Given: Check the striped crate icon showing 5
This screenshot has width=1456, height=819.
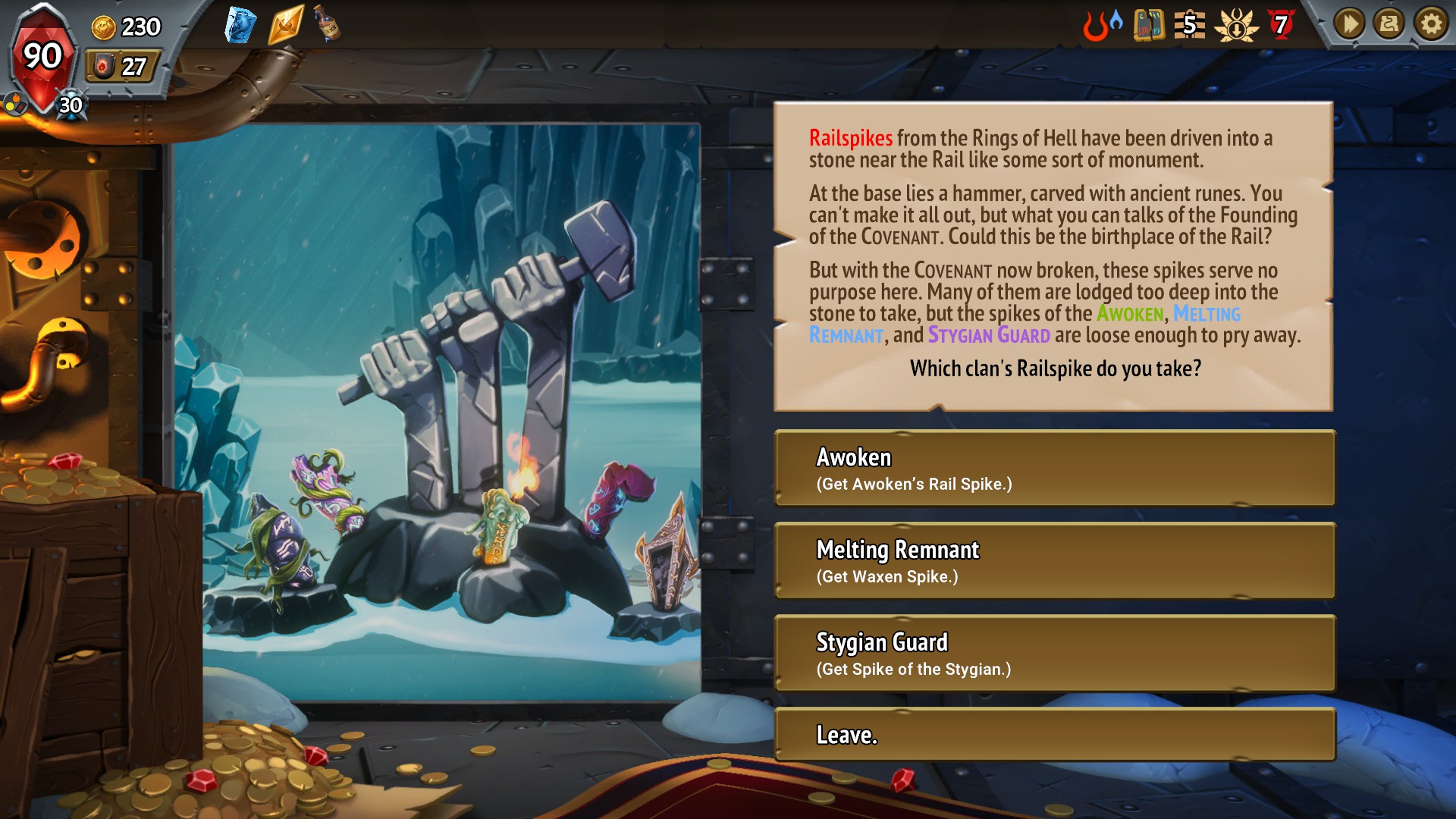Looking at the screenshot, I should [1189, 26].
